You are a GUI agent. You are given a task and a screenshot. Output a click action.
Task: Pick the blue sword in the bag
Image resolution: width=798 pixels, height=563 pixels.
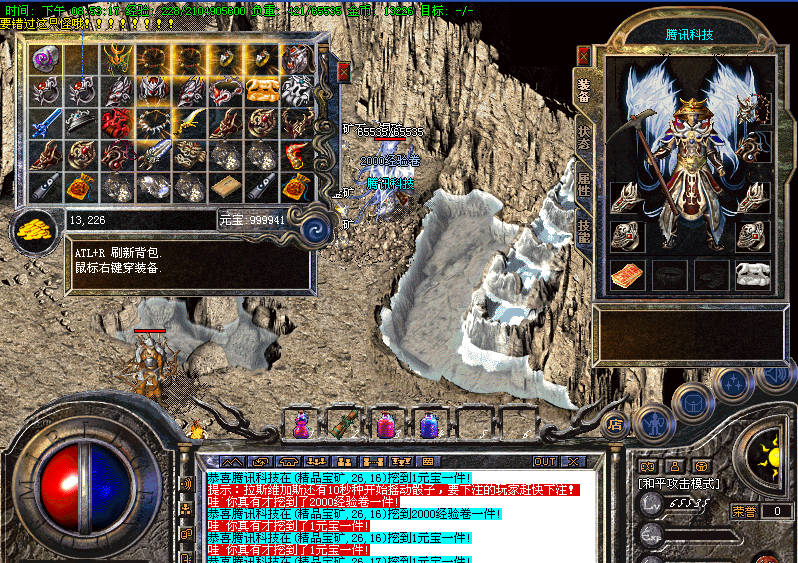point(46,123)
